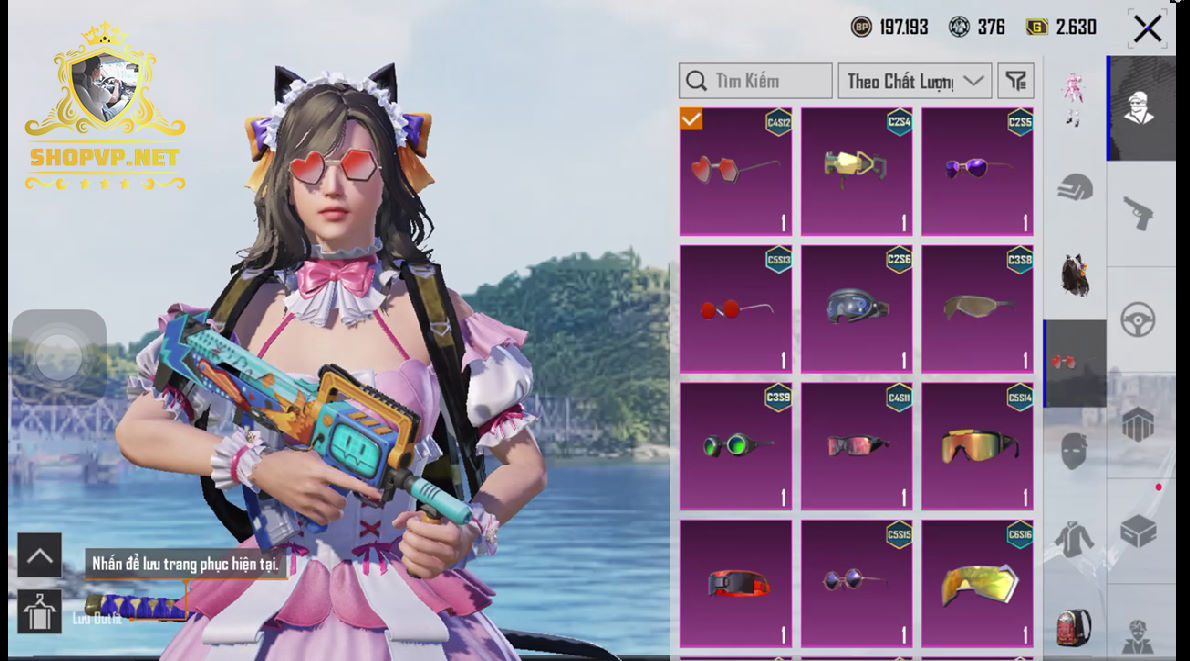This screenshot has height=661, width=1190.
Task: Expand the panel with the up-arrow button
Action: coord(40,556)
